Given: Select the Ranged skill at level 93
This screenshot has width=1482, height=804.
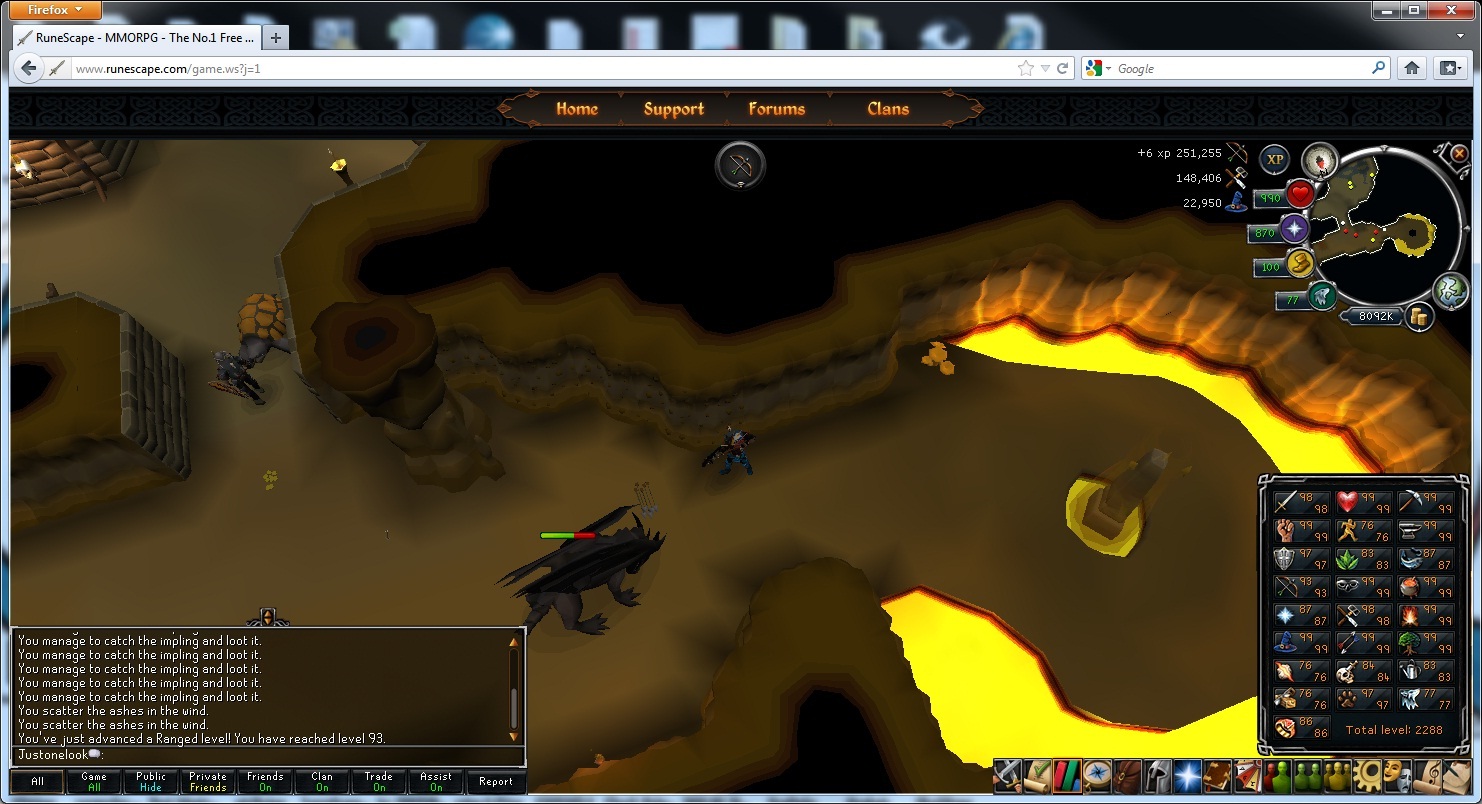Looking at the screenshot, I should pyautogui.click(x=1301, y=587).
